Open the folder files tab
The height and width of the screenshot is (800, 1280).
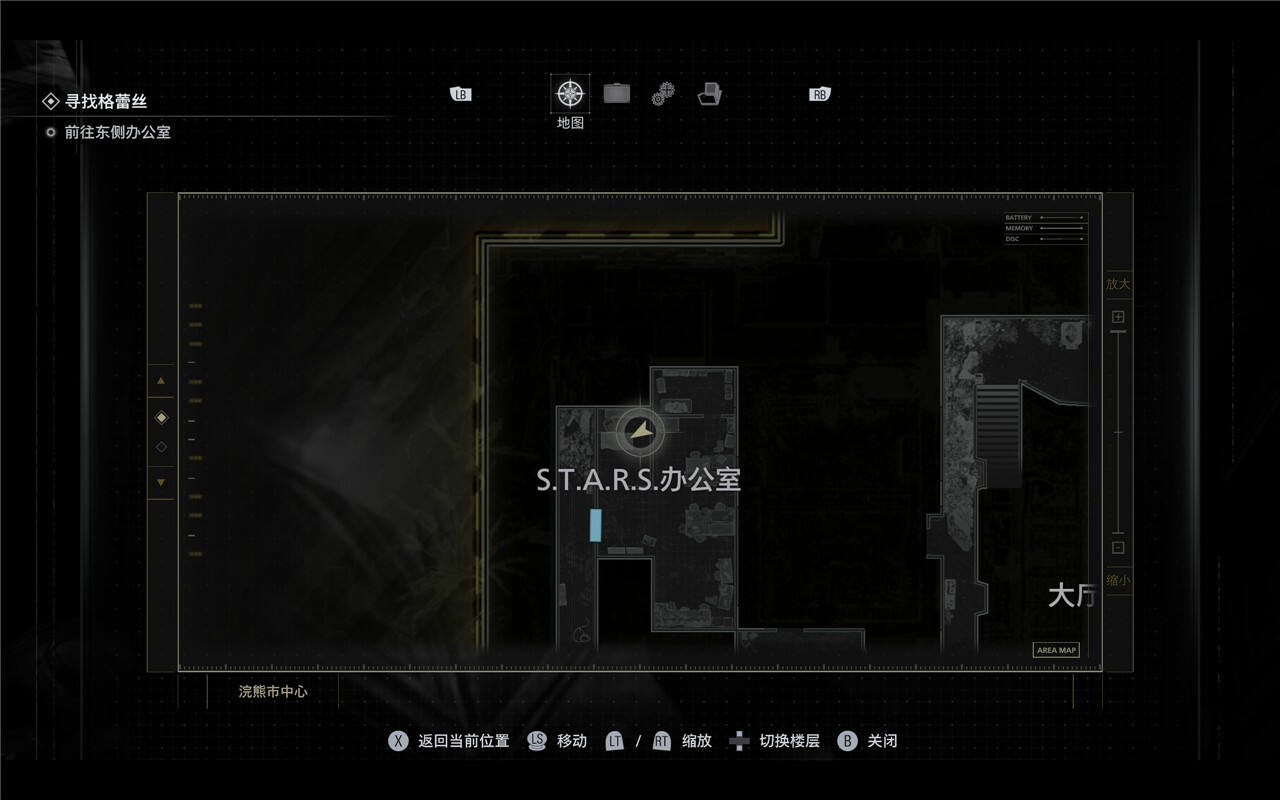(x=710, y=94)
